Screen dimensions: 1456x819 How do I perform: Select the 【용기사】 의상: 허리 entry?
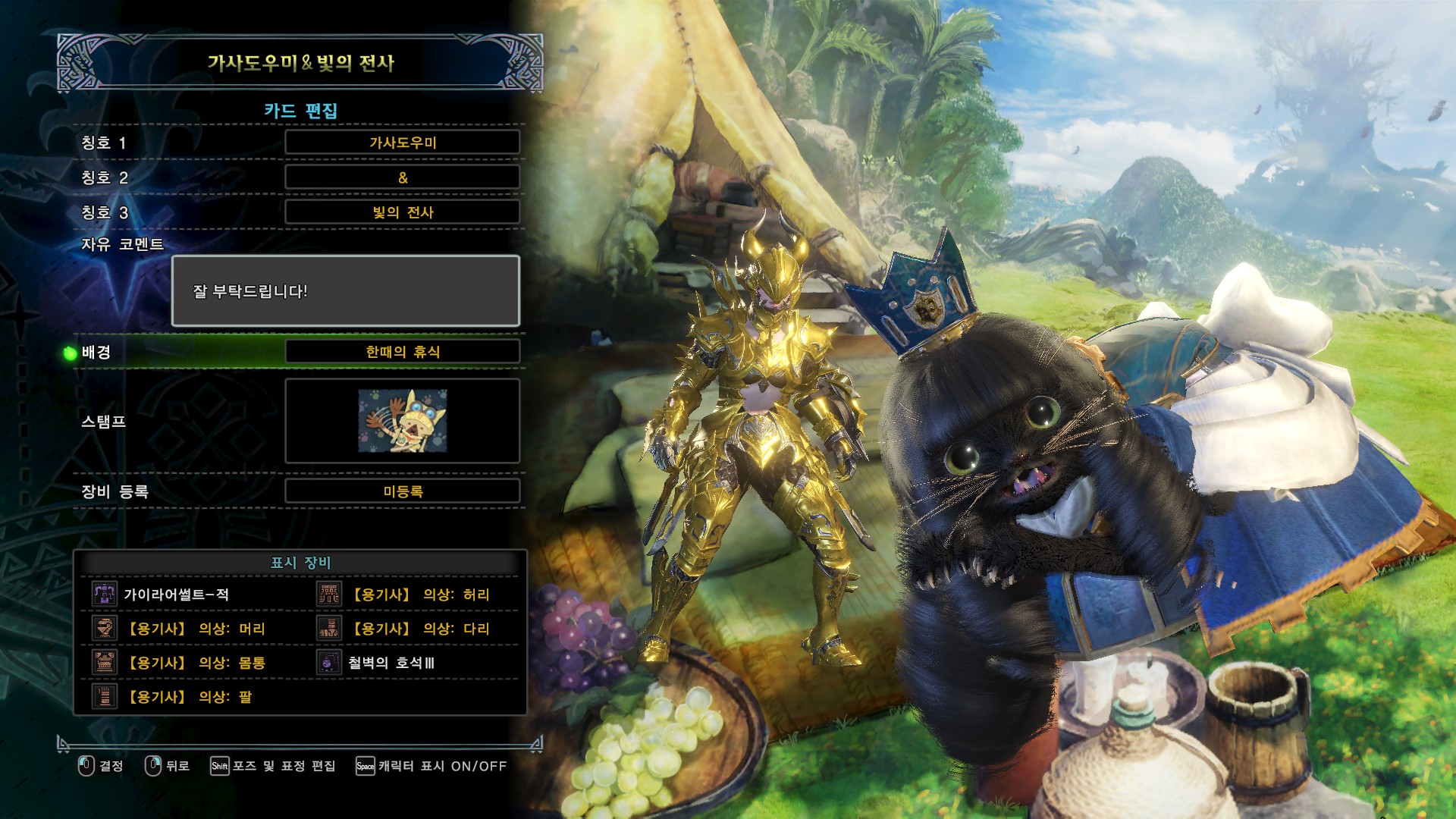(x=421, y=595)
